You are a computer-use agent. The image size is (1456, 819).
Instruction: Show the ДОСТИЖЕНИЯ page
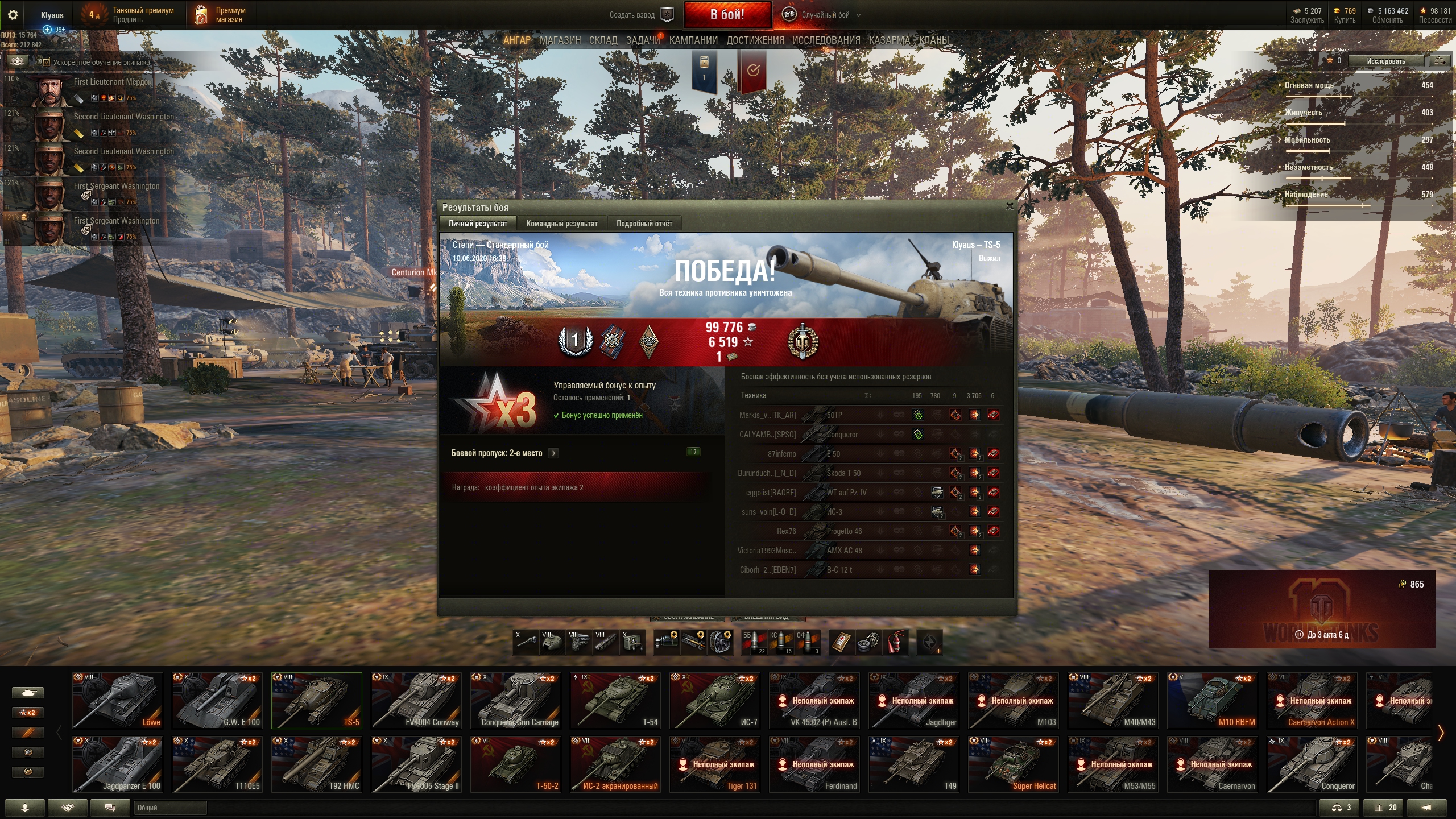[x=755, y=40]
